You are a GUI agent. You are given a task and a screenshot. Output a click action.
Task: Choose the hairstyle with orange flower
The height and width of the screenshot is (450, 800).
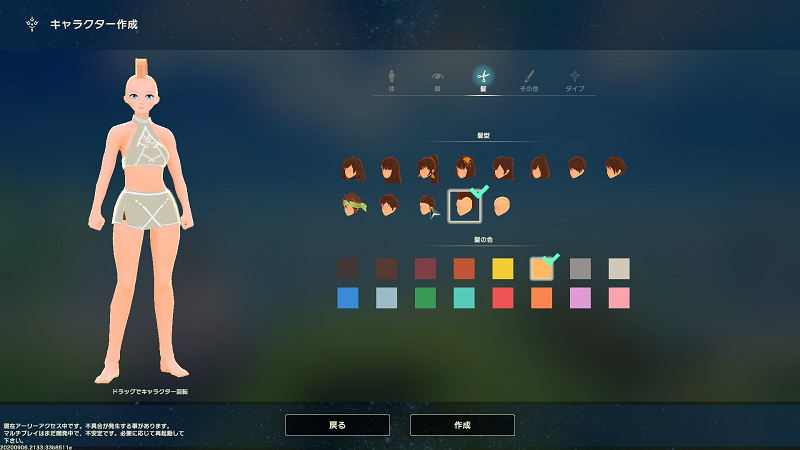[x=465, y=168]
